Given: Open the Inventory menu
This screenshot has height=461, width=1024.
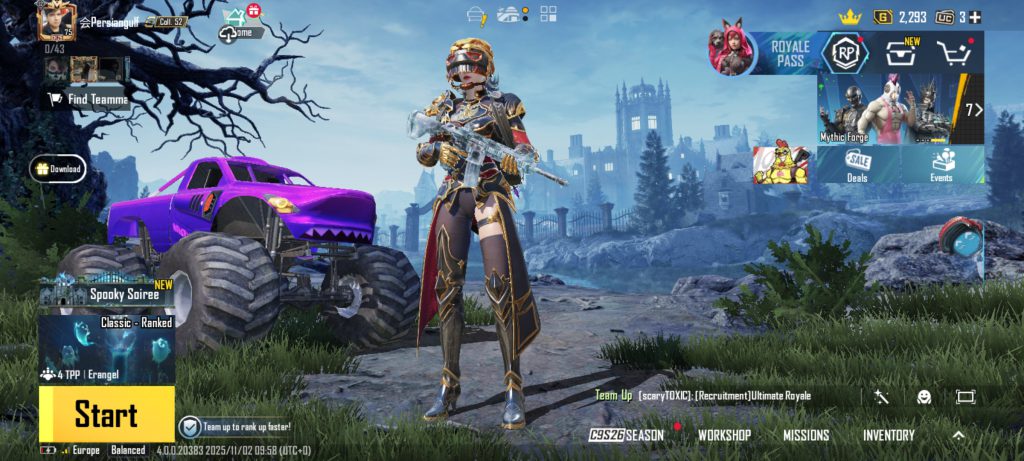Looking at the screenshot, I should [888, 435].
